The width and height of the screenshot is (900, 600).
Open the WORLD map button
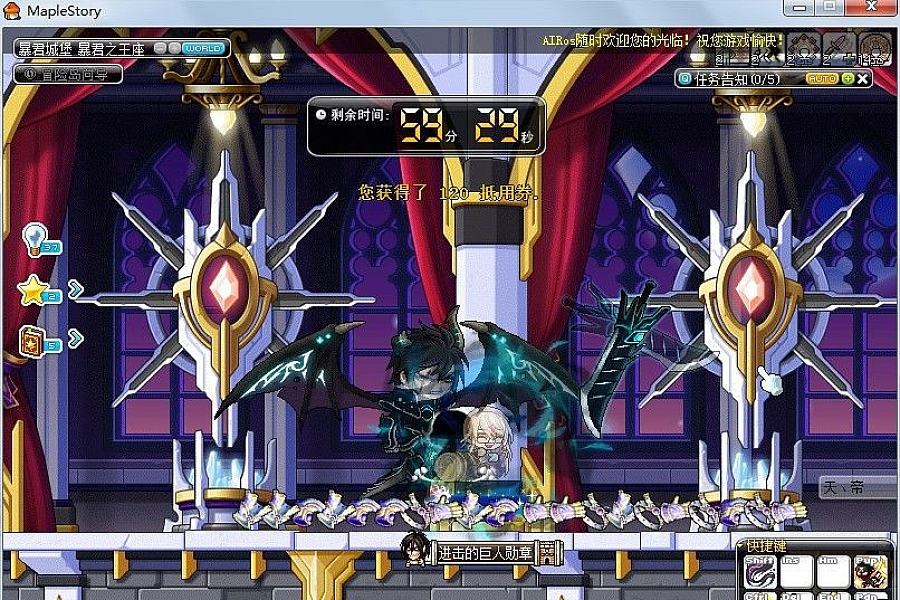coord(203,47)
